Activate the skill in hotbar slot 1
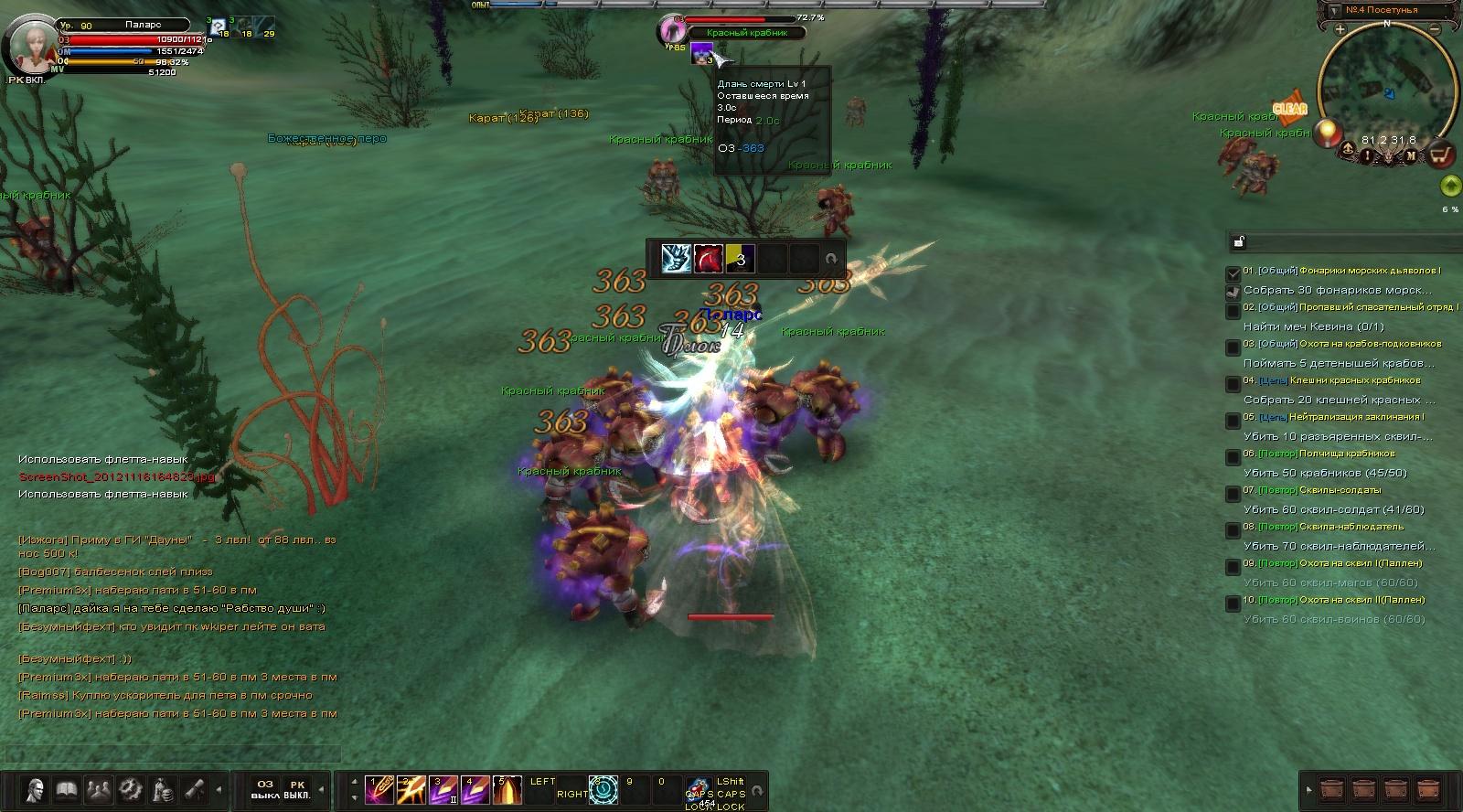 (379, 789)
